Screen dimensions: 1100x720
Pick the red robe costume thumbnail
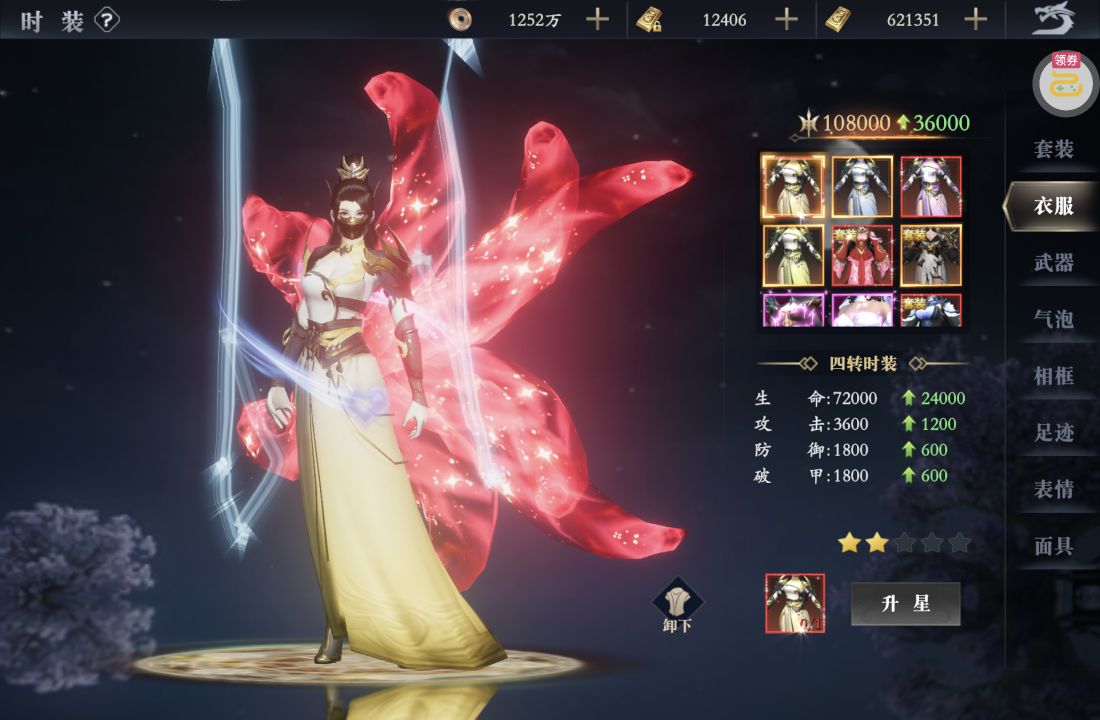[862, 255]
